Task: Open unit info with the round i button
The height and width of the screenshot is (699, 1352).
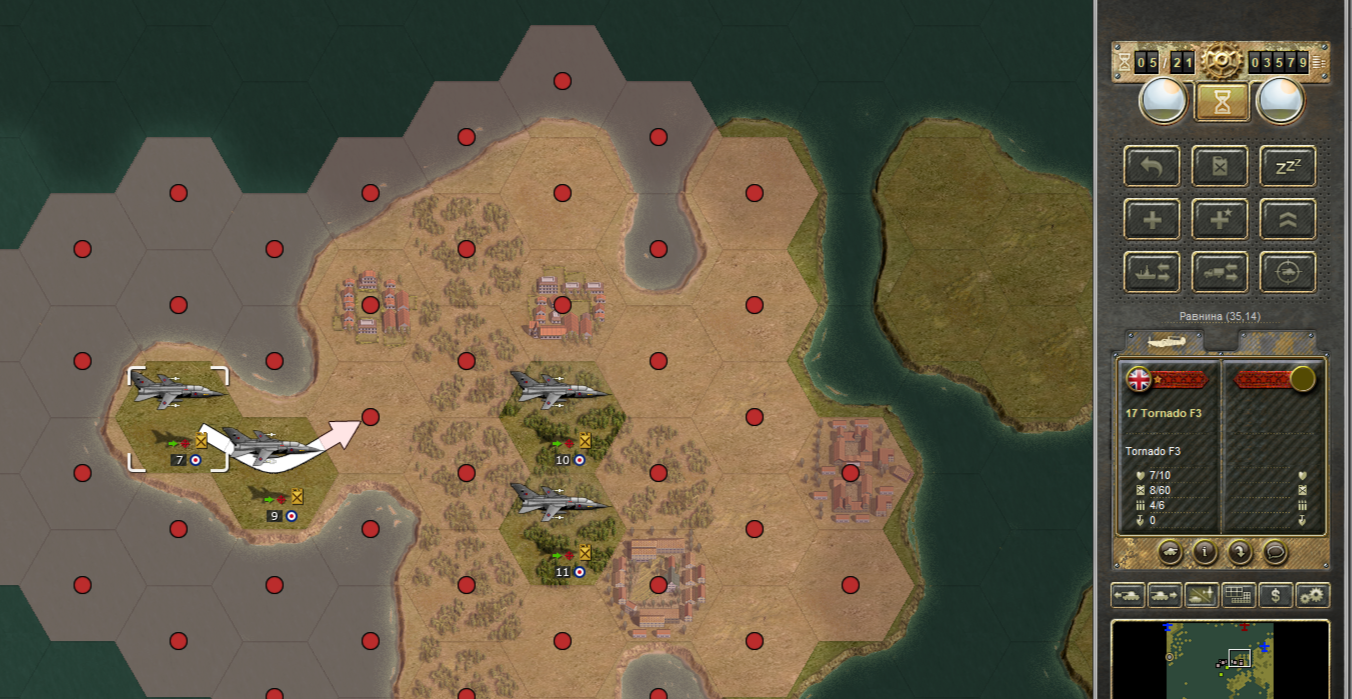Action: point(1205,551)
